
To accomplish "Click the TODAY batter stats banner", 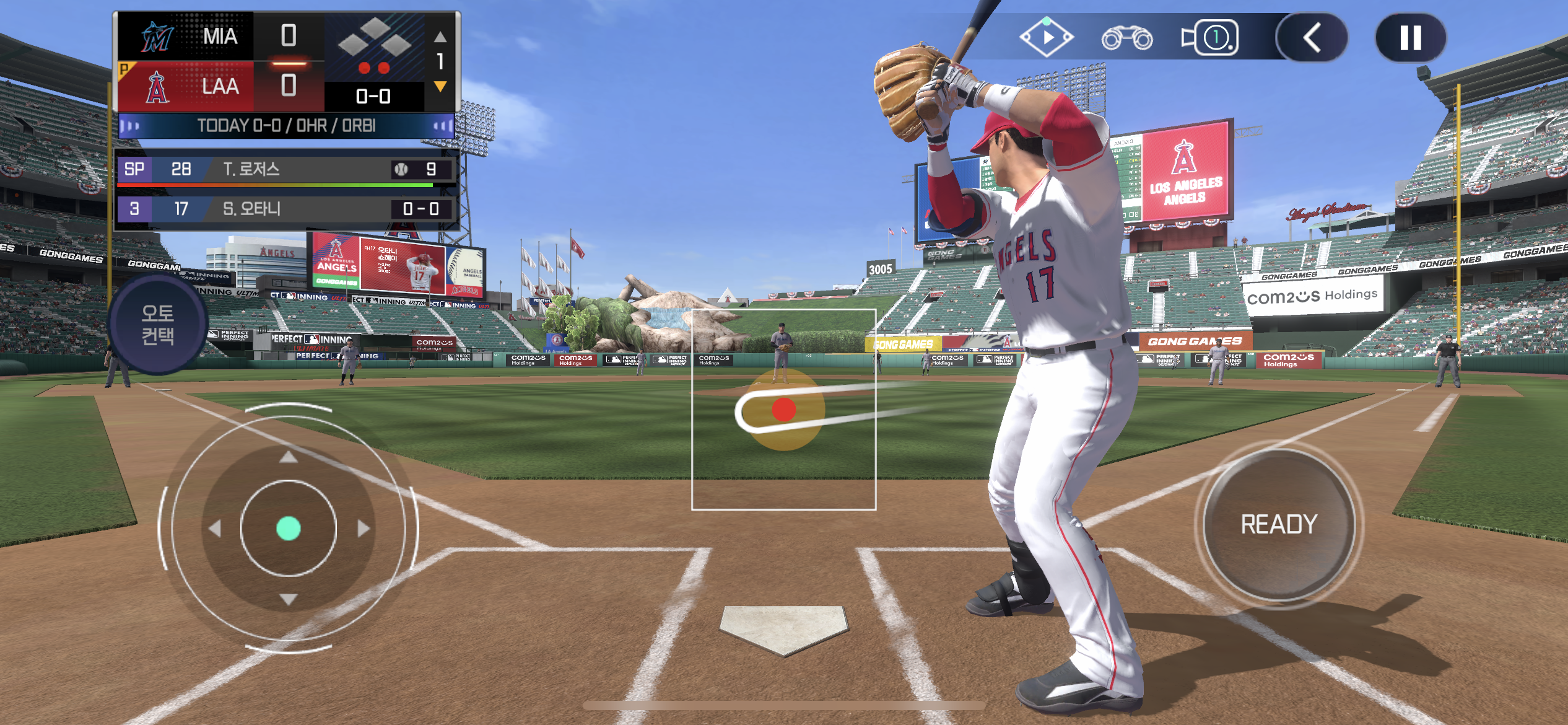I will coord(286,126).
